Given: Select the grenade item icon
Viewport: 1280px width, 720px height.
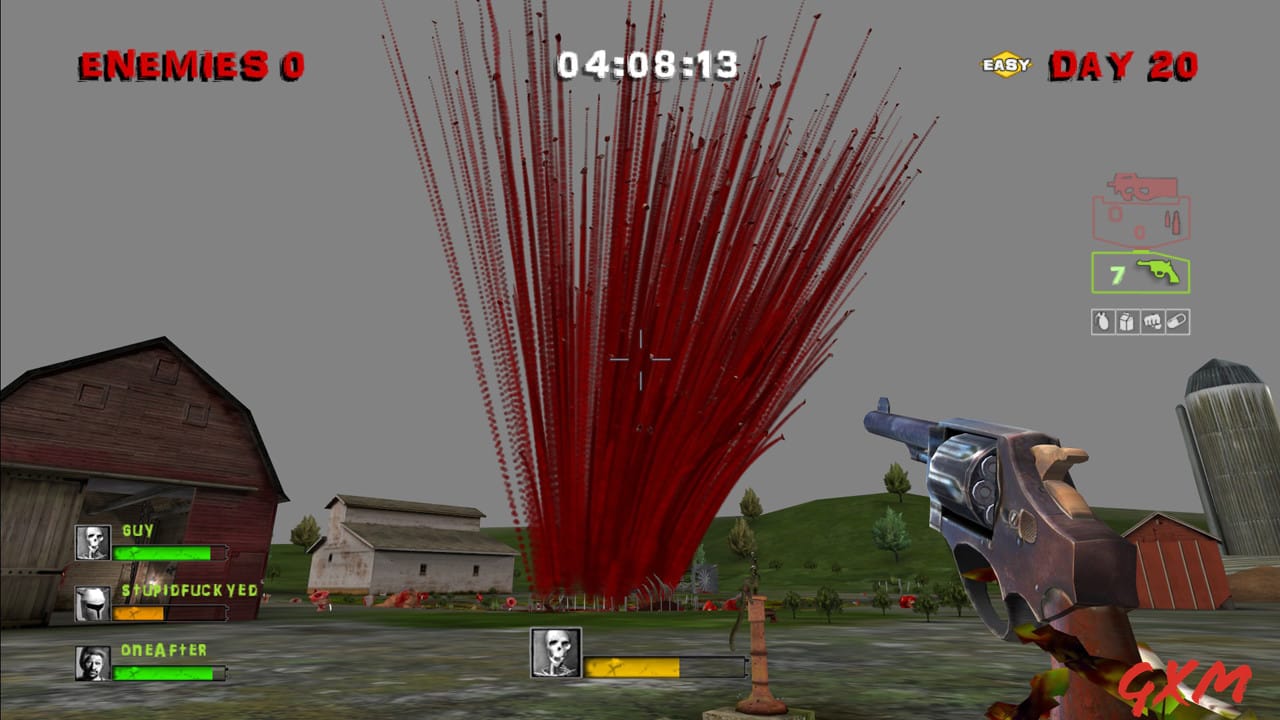Looking at the screenshot, I should coord(1102,320).
